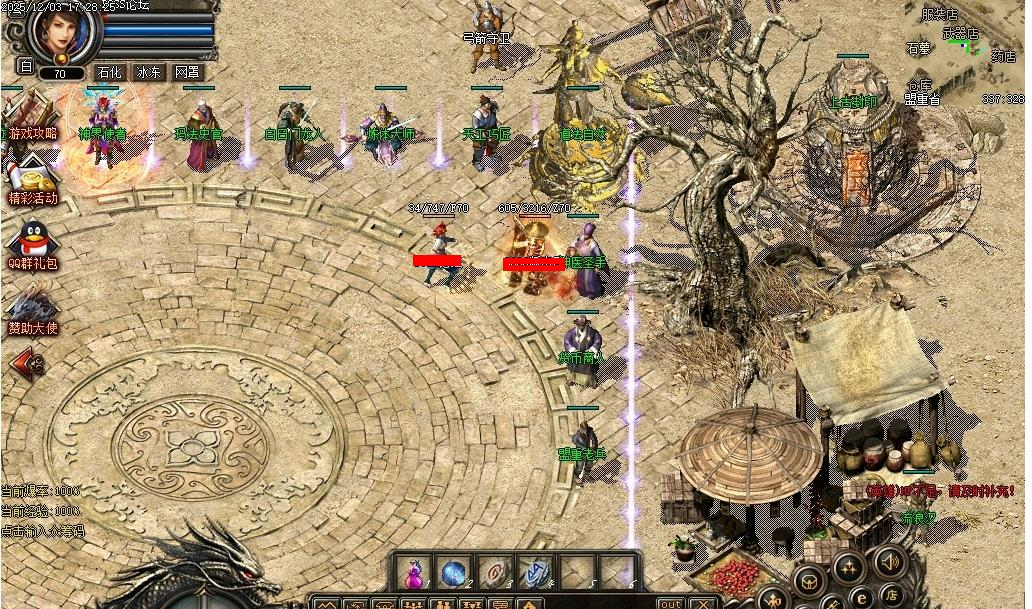The width and height of the screenshot is (1032, 609).
Task: Click the X exit button on bottom bar
Action: [704, 603]
